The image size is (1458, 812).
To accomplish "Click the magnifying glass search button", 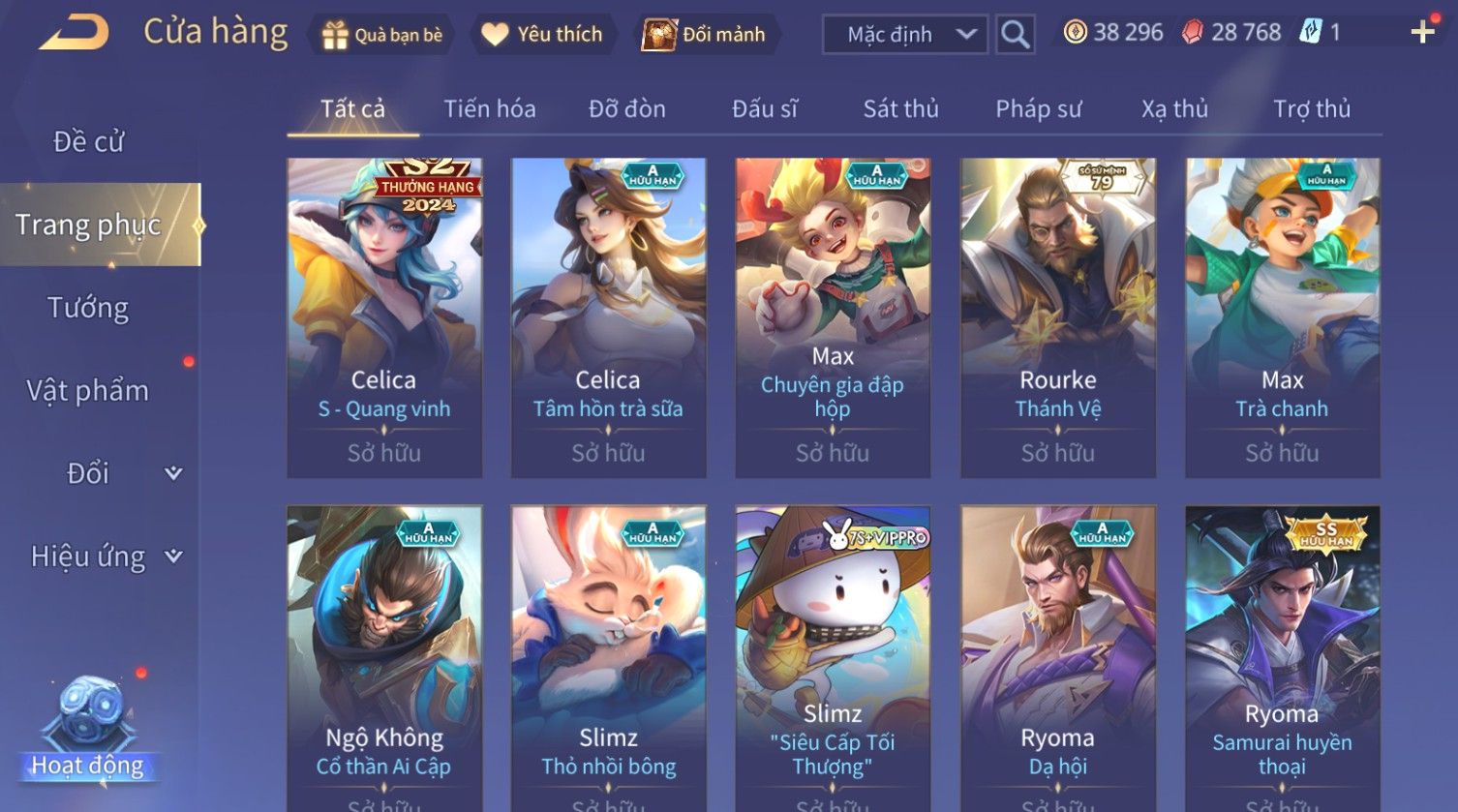I will [1015, 35].
